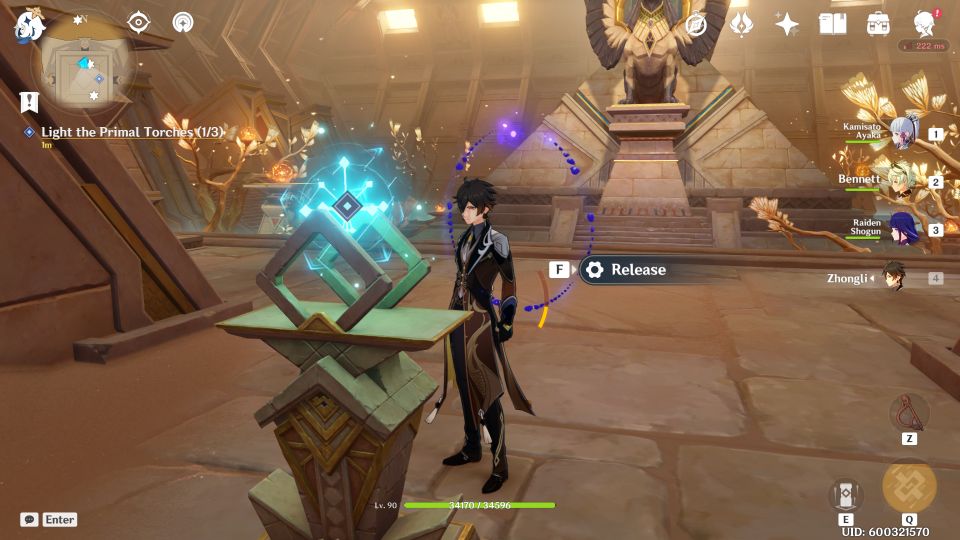Open the Wish four-pointed star icon
Viewport: 960px width, 540px height.
[787, 25]
